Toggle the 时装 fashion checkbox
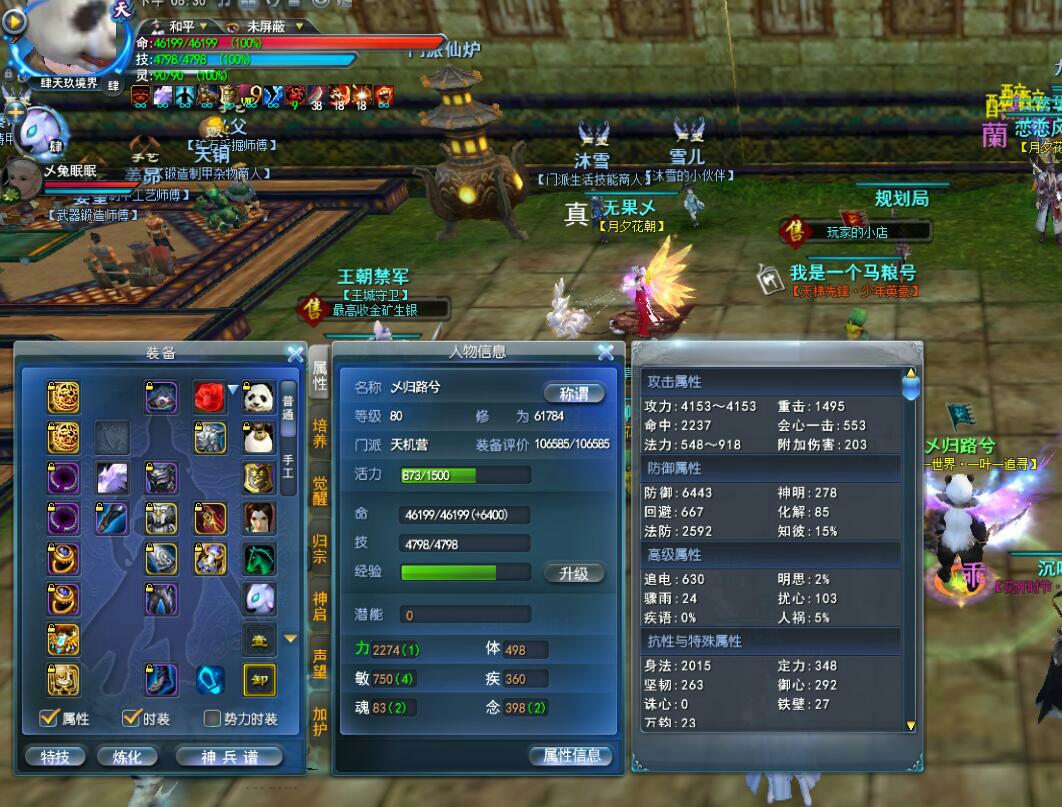The width and height of the screenshot is (1062, 807). [x=131, y=718]
